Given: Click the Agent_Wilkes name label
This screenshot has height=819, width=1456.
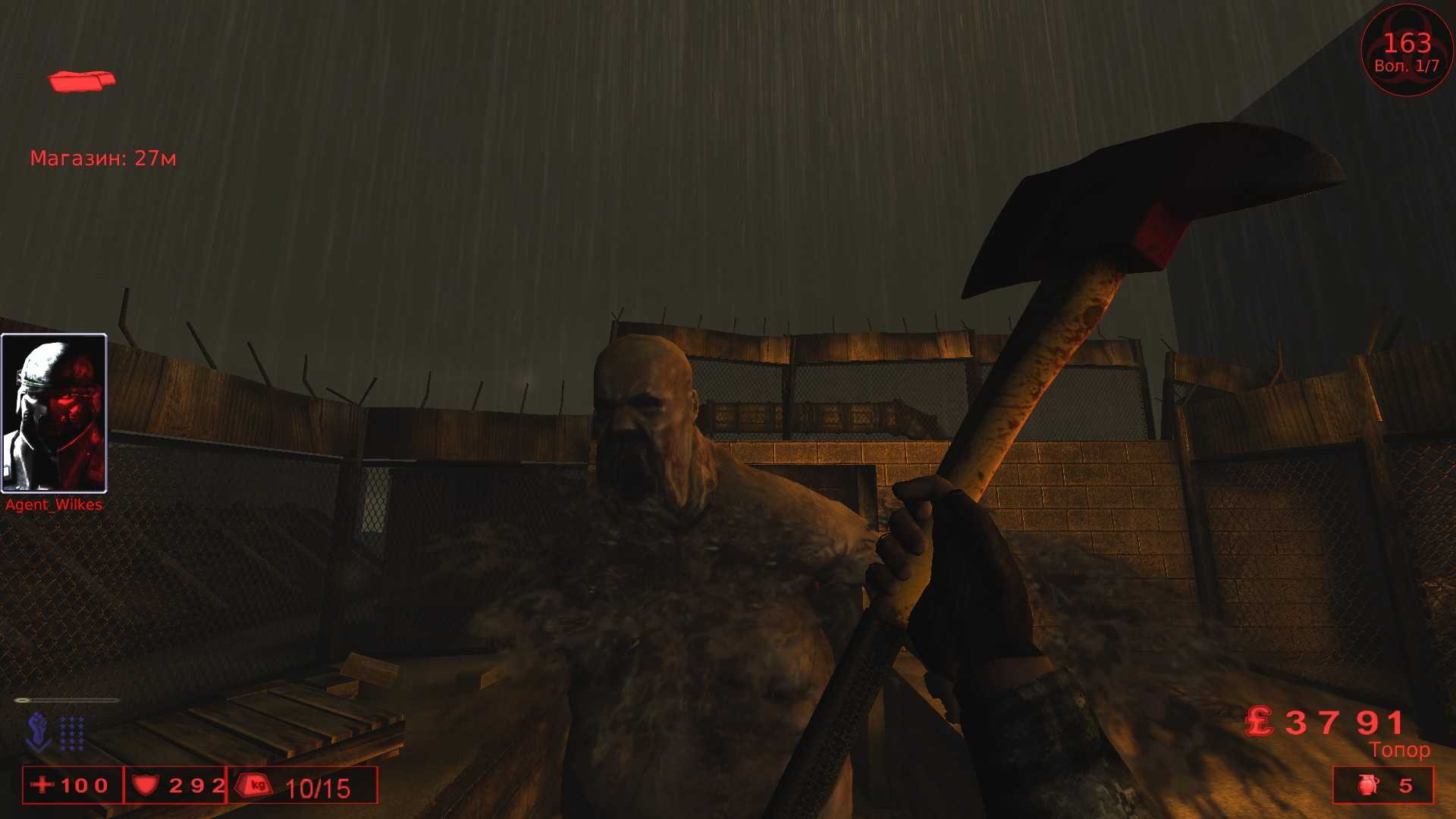Looking at the screenshot, I should (x=52, y=504).
